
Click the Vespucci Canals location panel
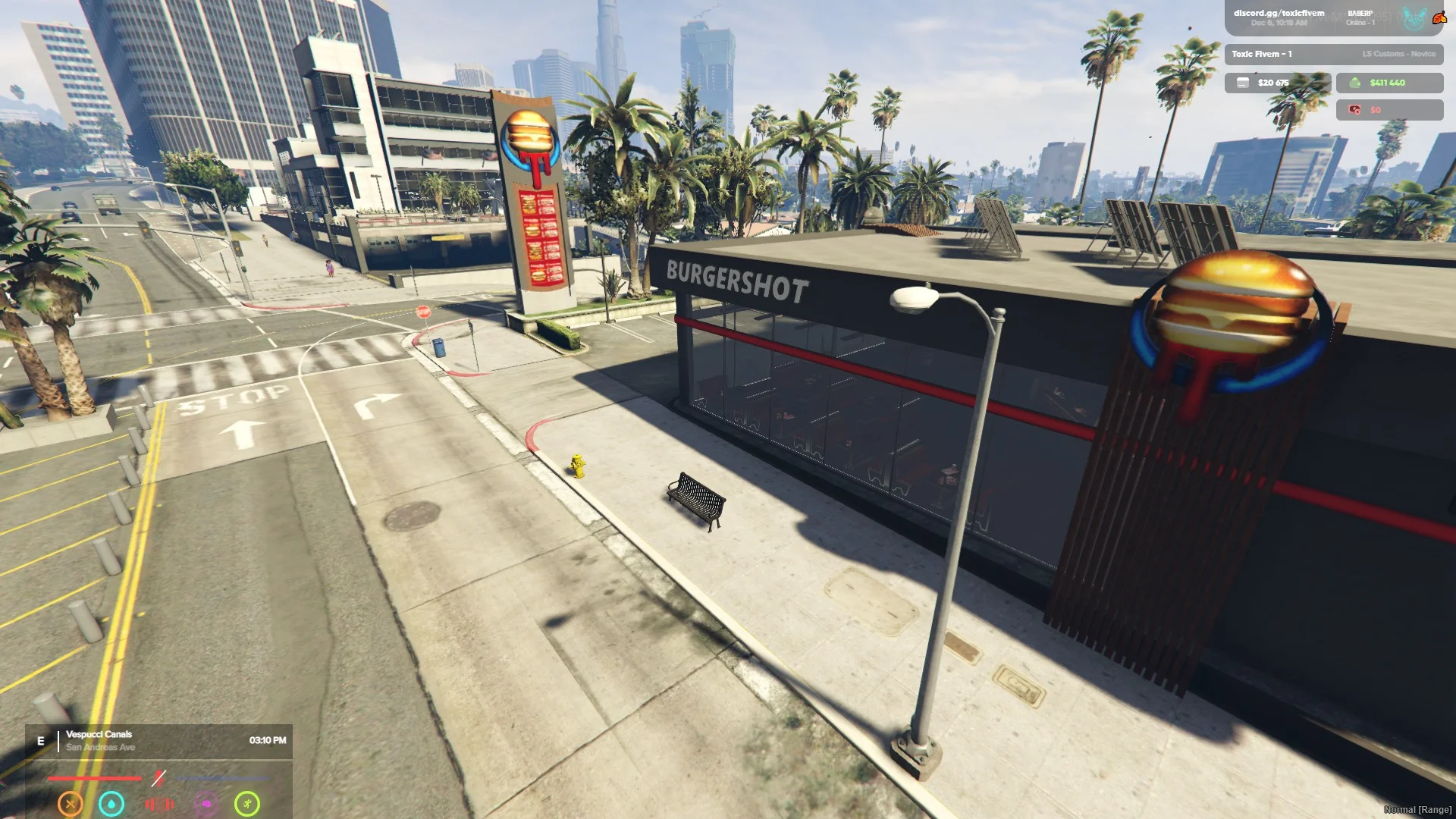(159, 741)
